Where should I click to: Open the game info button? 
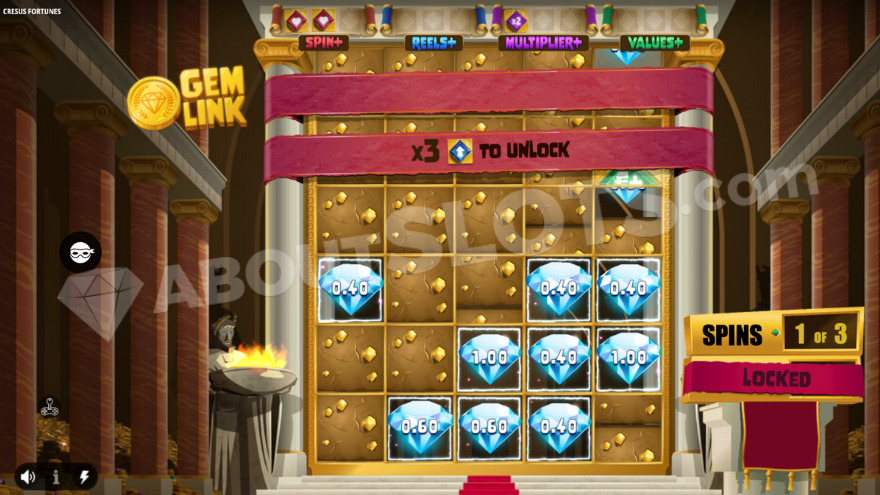click(x=56, y=477)
